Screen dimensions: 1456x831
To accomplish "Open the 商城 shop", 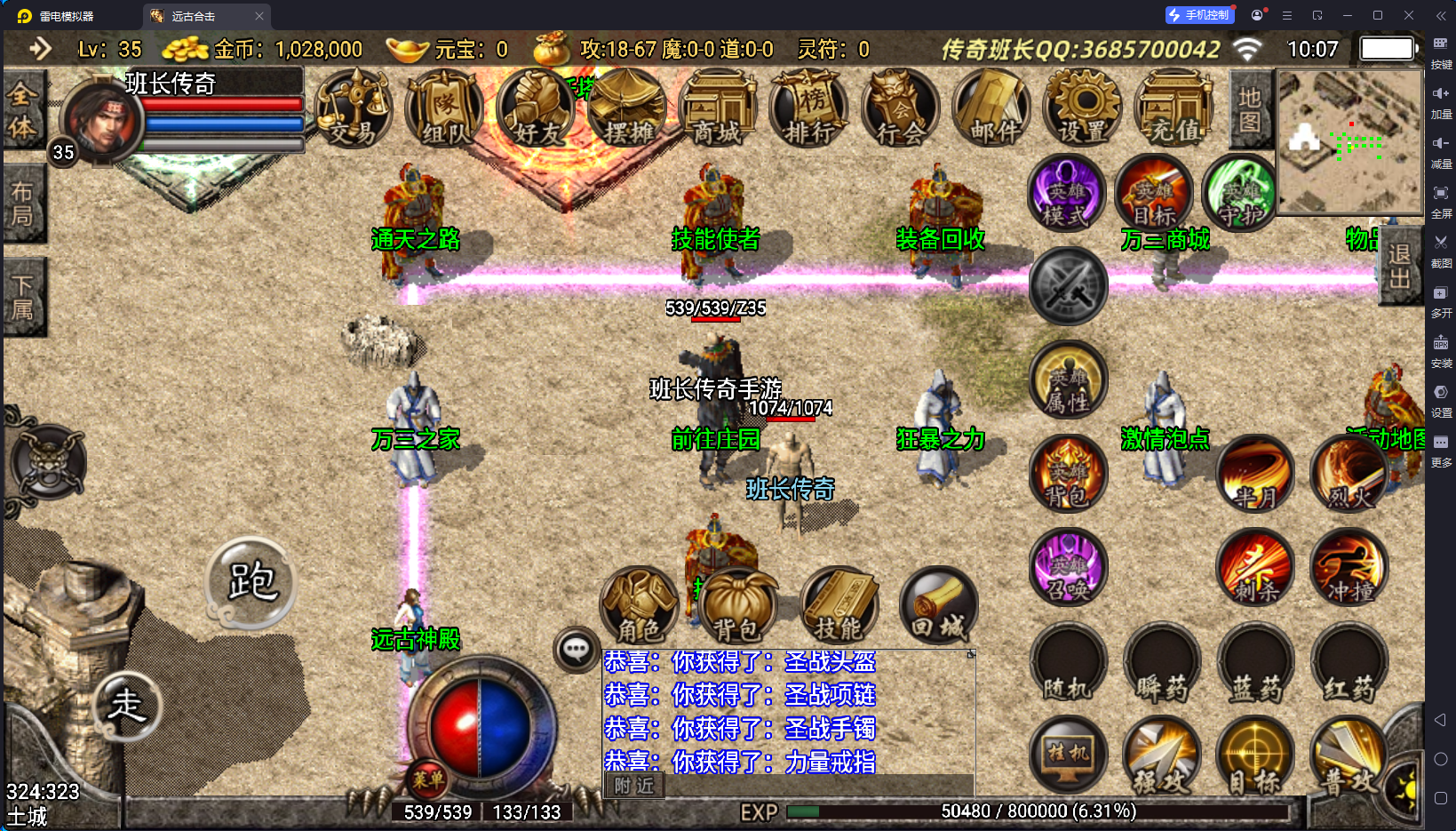I will (718, 109).
